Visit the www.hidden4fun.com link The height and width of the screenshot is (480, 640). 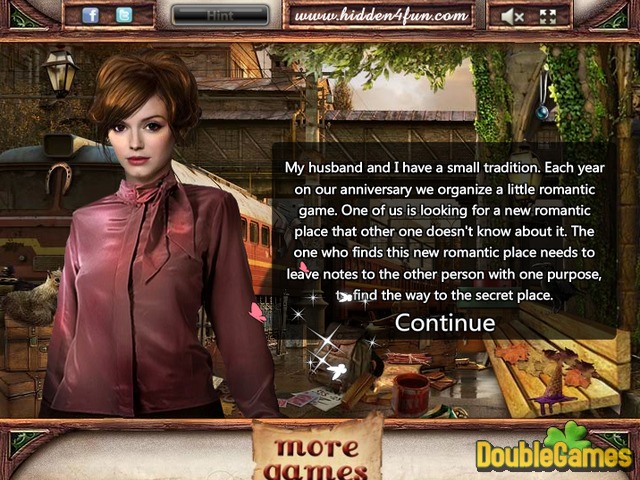(x=381, y=16)
